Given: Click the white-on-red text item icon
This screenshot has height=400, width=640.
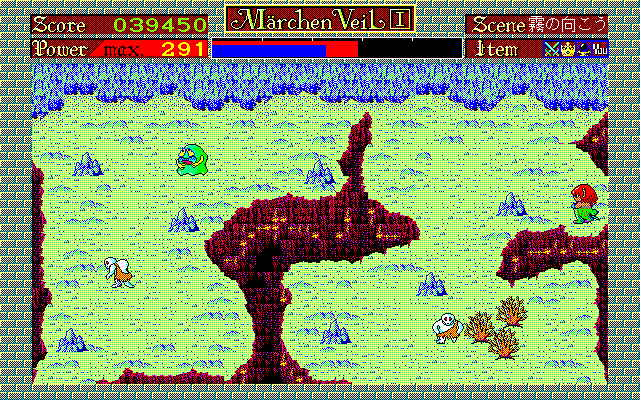Looking at the screenshot, I should 600,47.
